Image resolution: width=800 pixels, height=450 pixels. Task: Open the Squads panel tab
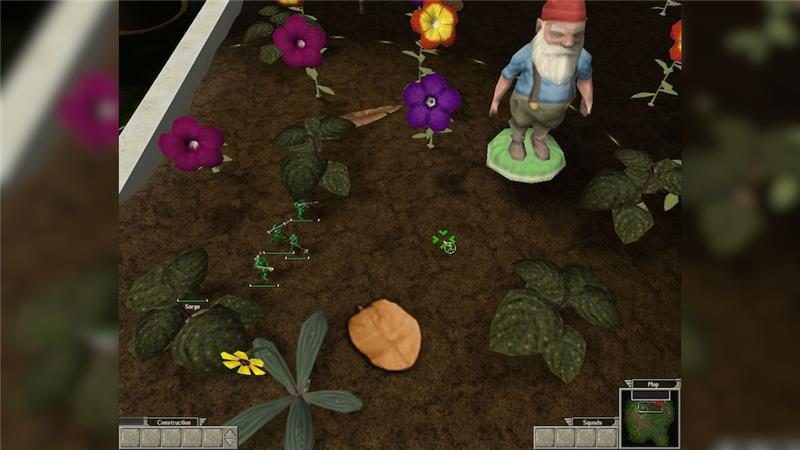pos(593,422)
